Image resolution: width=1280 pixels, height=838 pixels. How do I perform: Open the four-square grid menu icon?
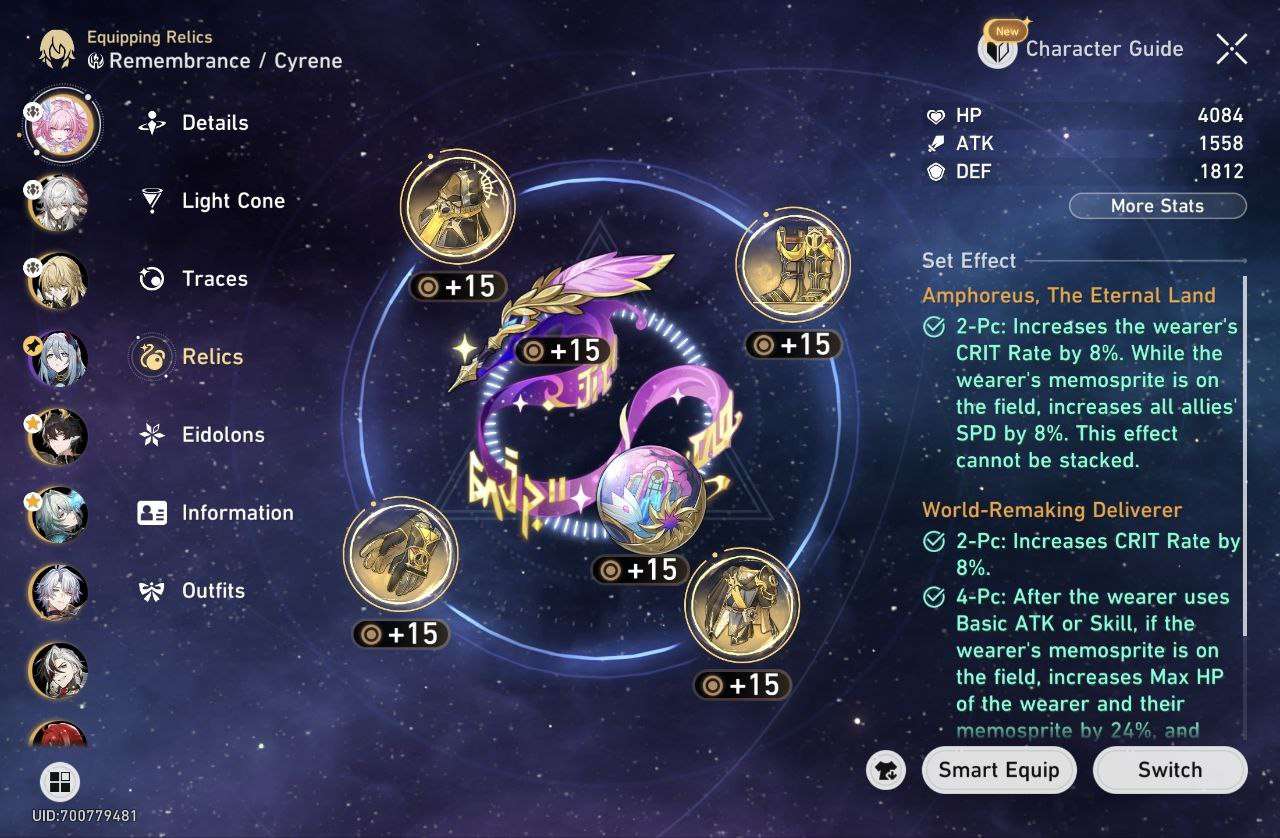pyautogui.click(x=59, y=781)
